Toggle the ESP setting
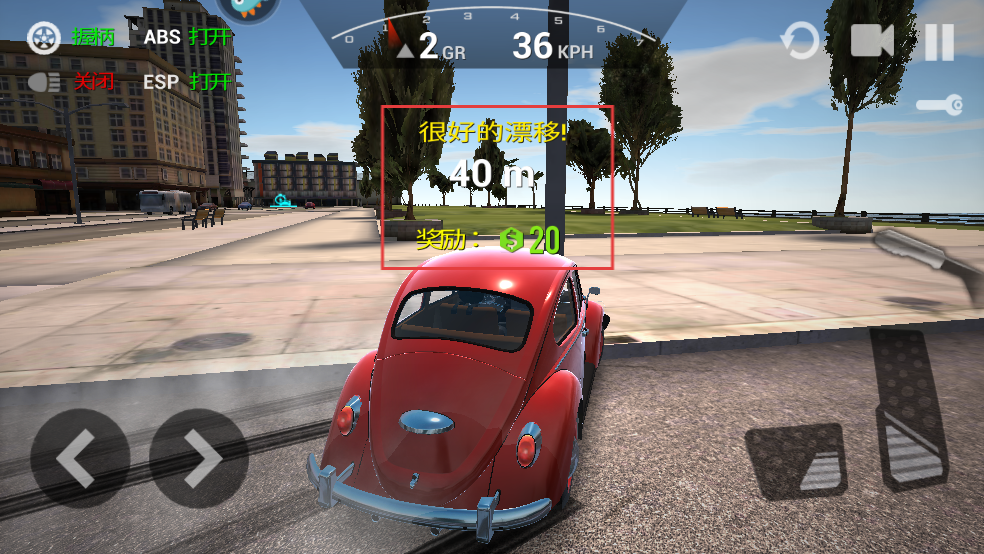Image resolution: width=984 pixels, height=554 pixels. coord(187,81)
